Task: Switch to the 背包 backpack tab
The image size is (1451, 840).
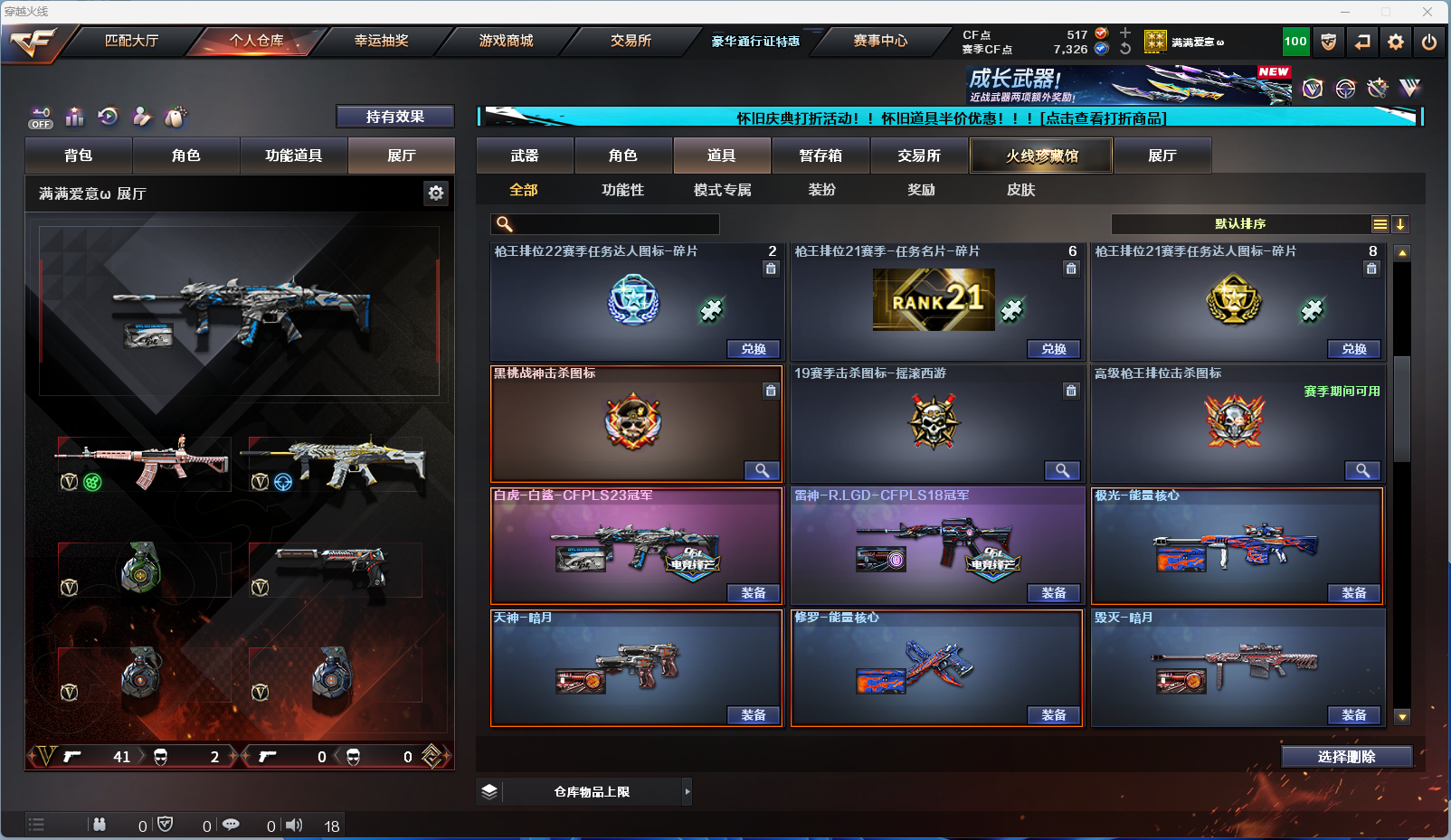Action: tap(79, 156)
